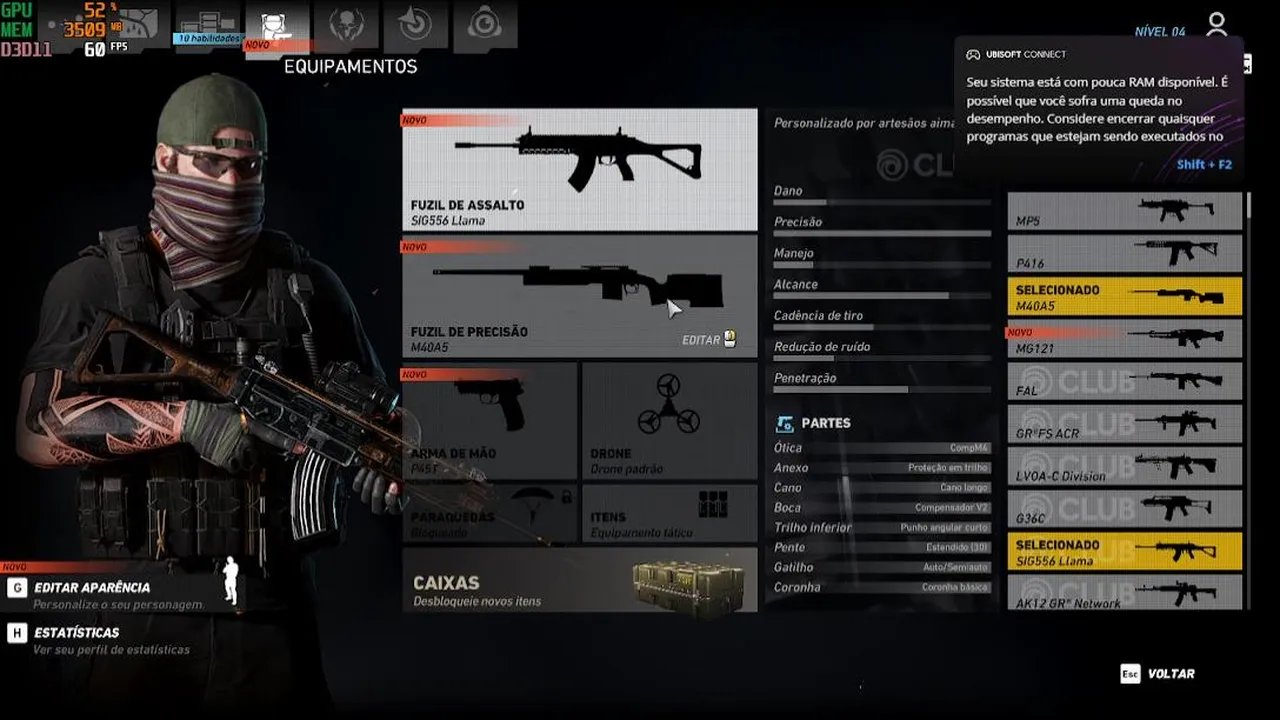Pick the P416 rifle in the list
The height and width of the screenshot is (720, 1280).
pyautogui.click(x=1124, y=254)
